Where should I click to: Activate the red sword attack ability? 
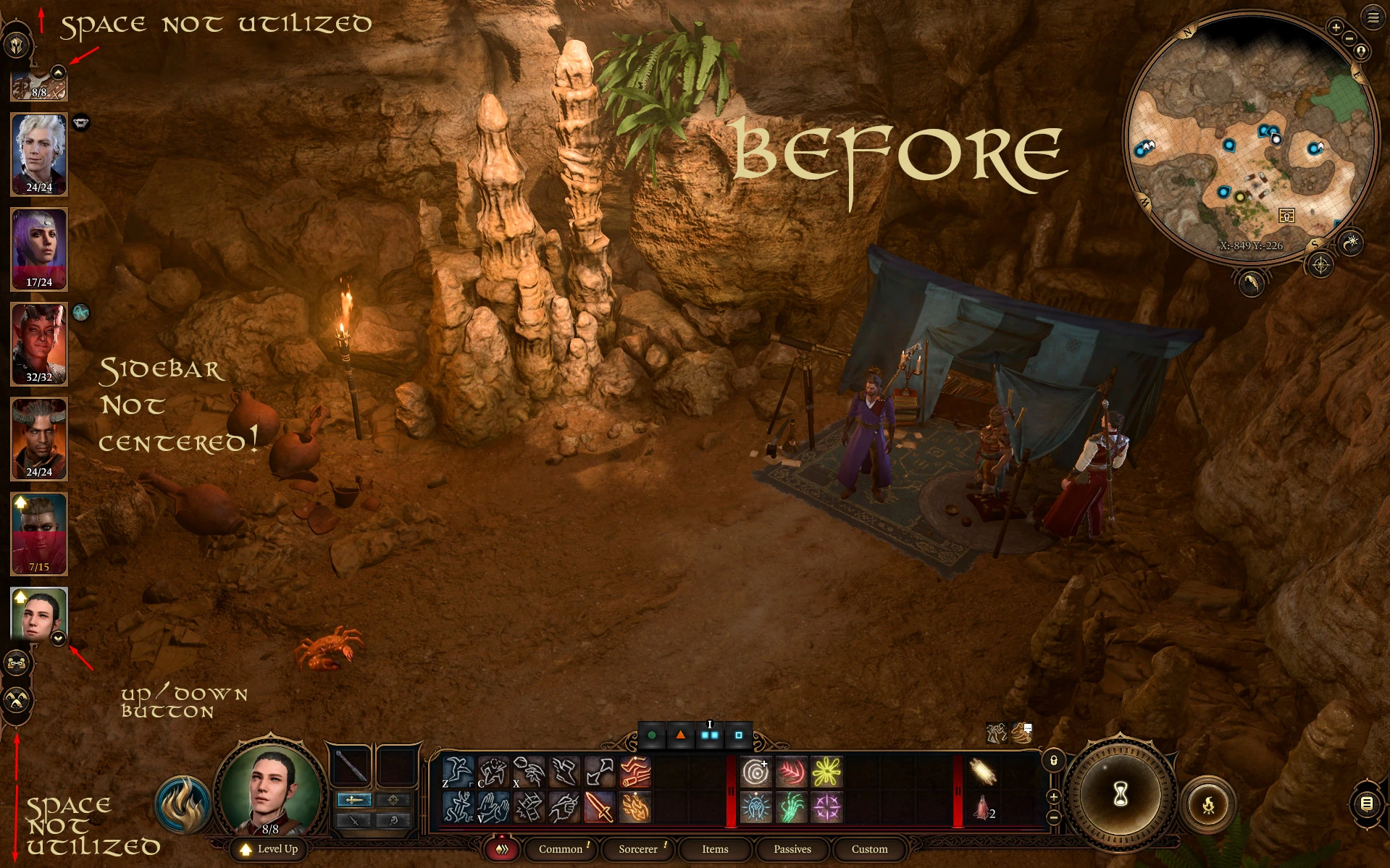point(599,807)
